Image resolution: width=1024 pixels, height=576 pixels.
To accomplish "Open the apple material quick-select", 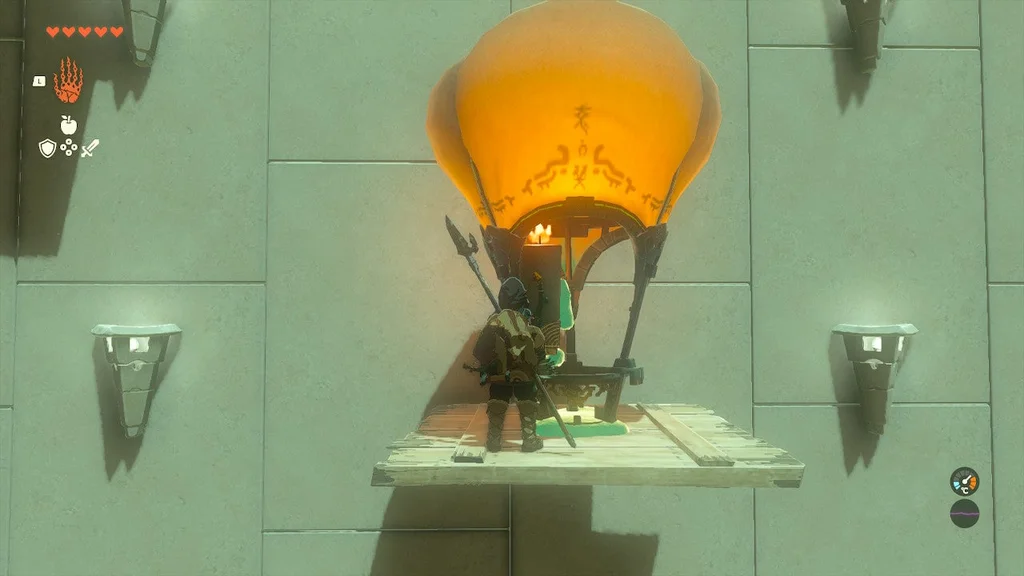I will 68,125.
